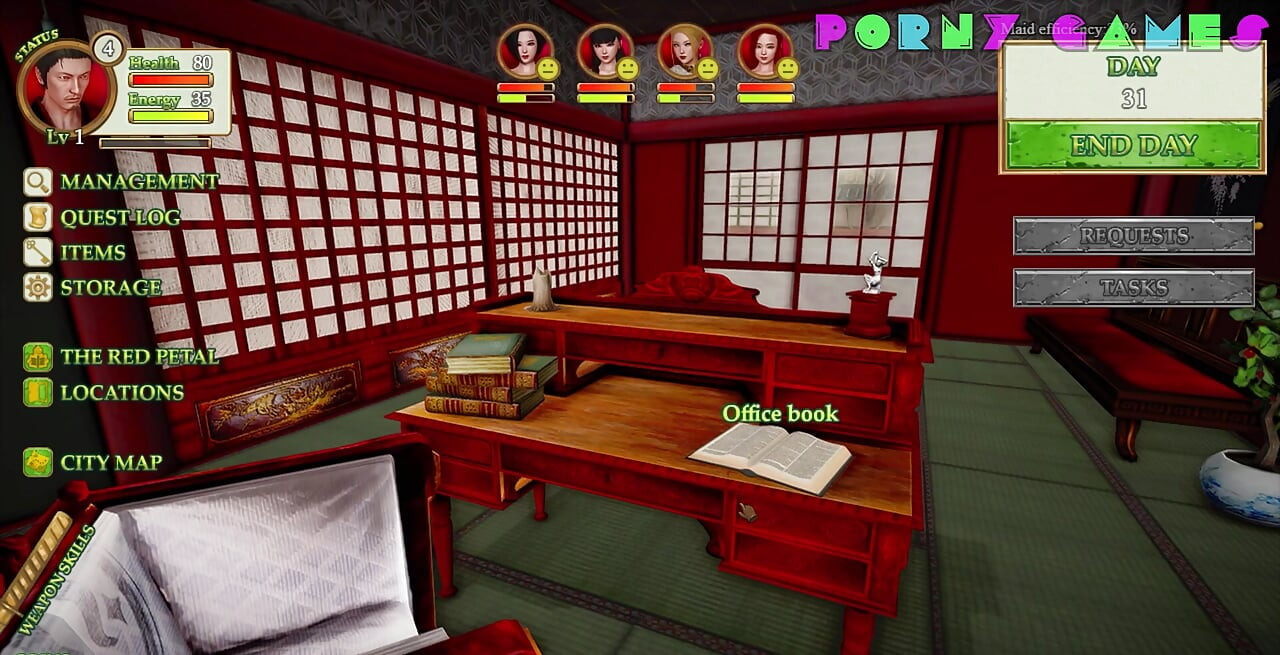1280x655 pixels.
Task: Select The Red Petal entry
Action: click(138, 357)
